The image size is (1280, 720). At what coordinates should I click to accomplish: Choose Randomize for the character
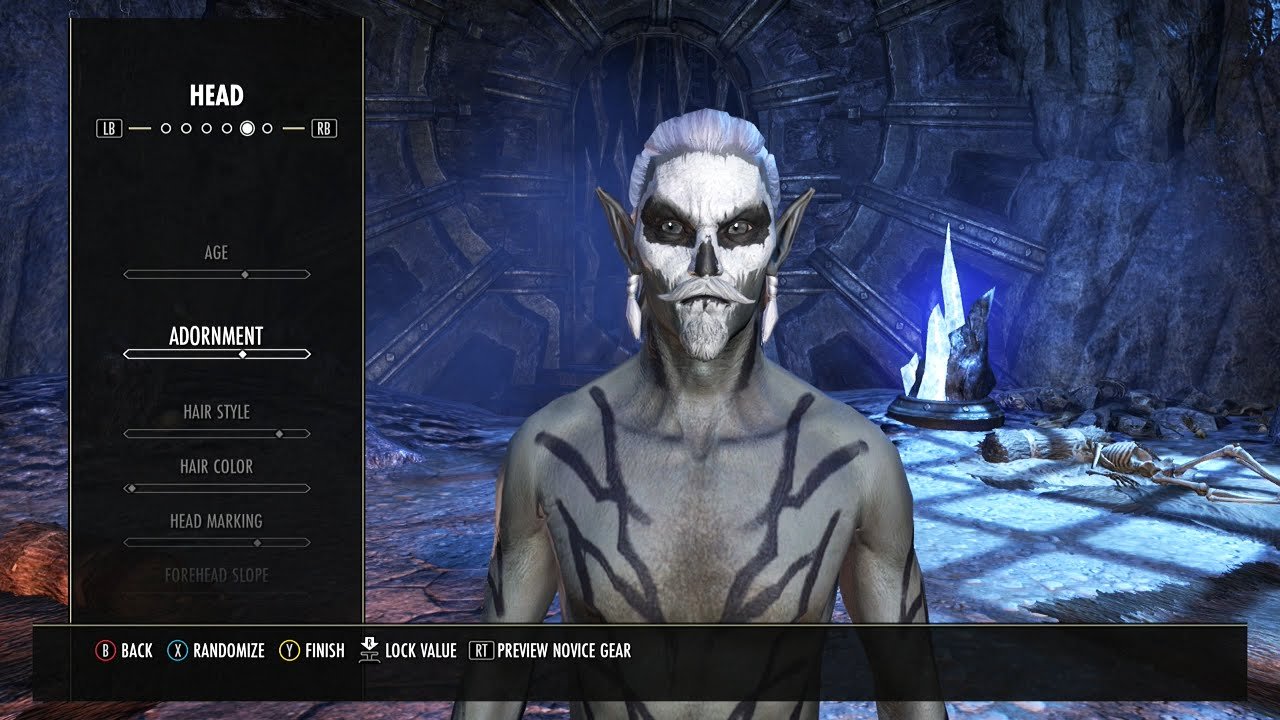point(216,651)
